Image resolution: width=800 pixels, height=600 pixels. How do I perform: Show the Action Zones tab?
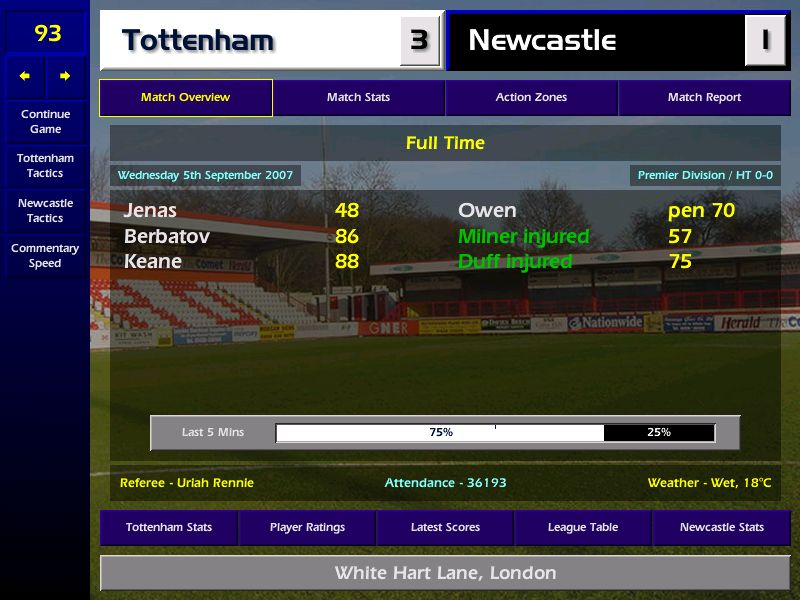531,98
